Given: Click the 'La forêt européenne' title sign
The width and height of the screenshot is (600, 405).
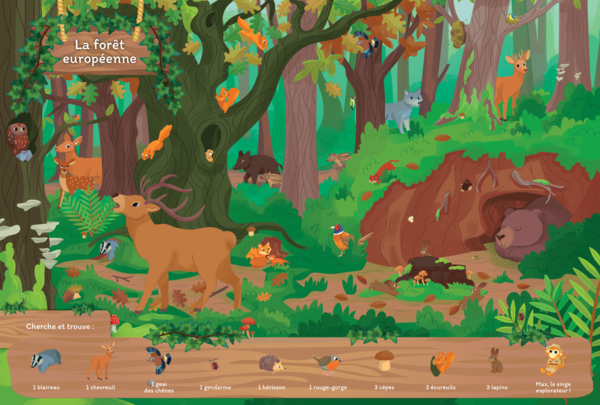Looking at the screenshot, I should point(97,54).
